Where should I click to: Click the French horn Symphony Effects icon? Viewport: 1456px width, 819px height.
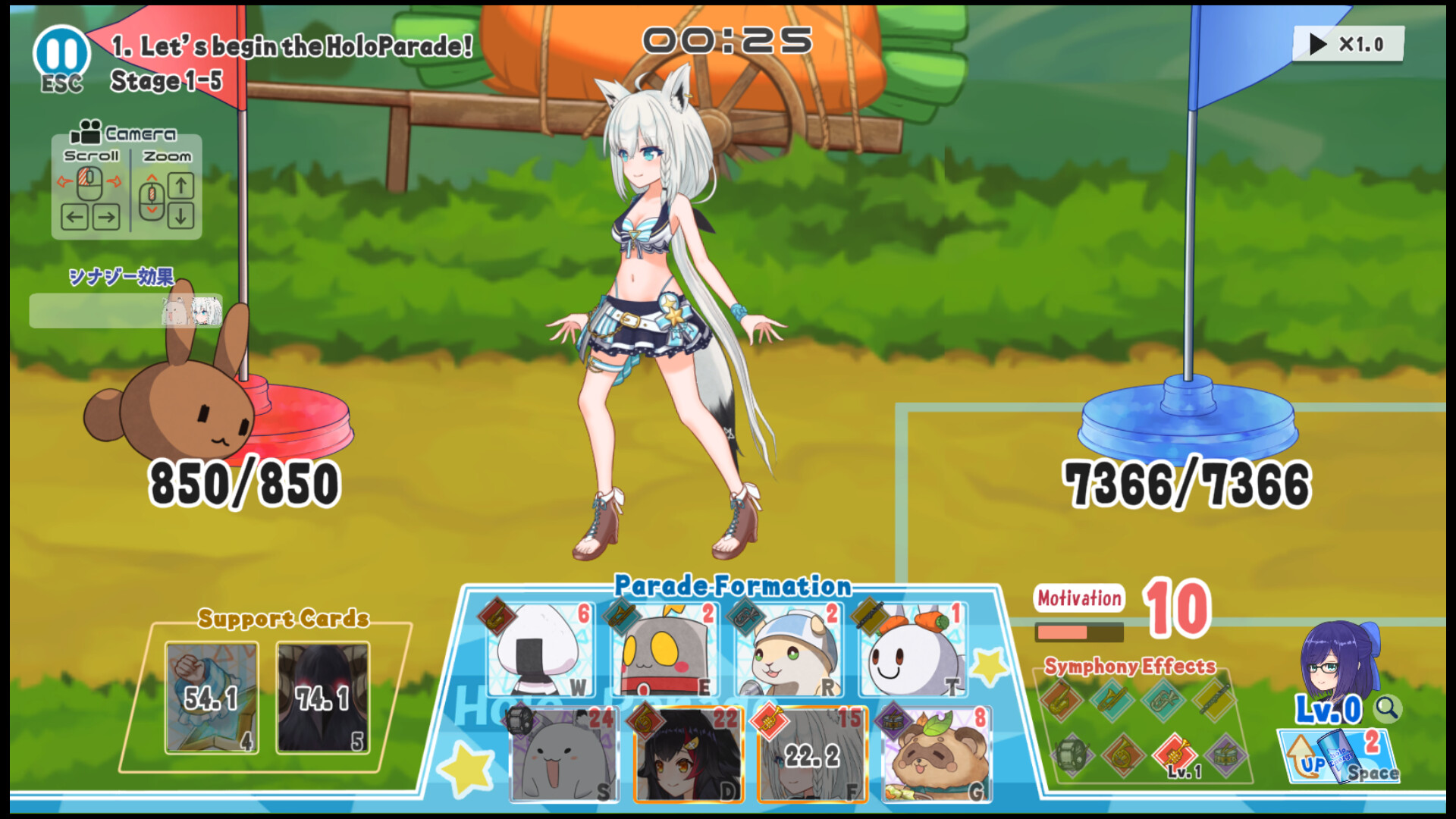point(1122,757)
